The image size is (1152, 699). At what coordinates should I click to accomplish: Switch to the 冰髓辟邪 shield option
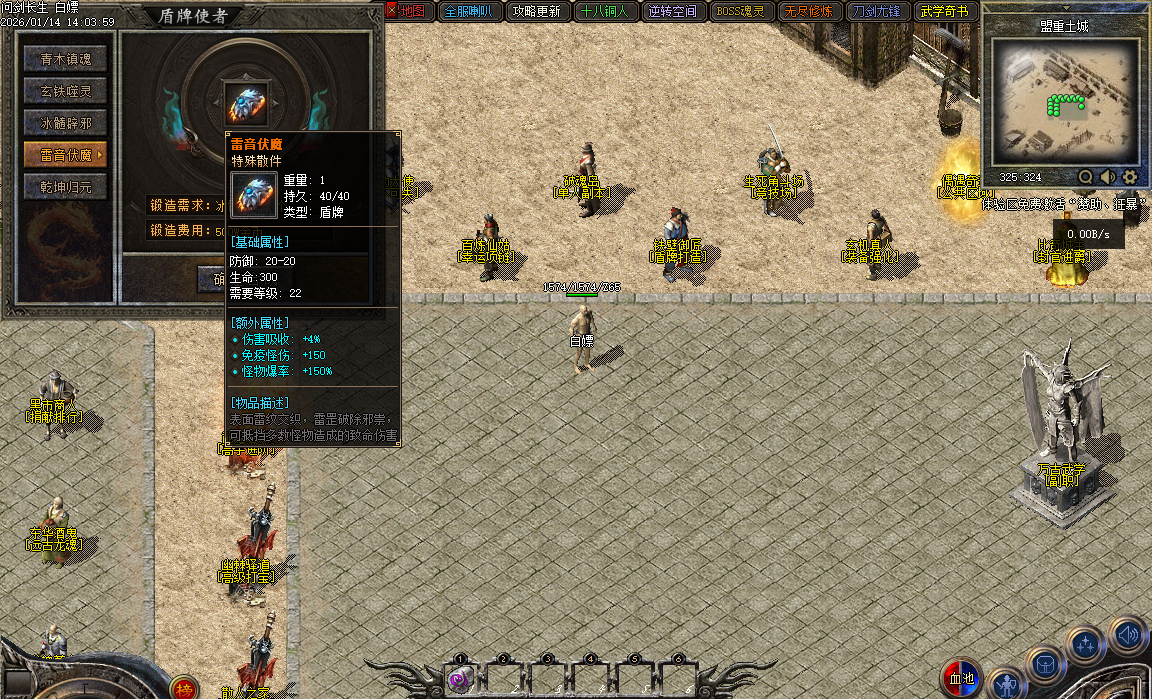66,123
